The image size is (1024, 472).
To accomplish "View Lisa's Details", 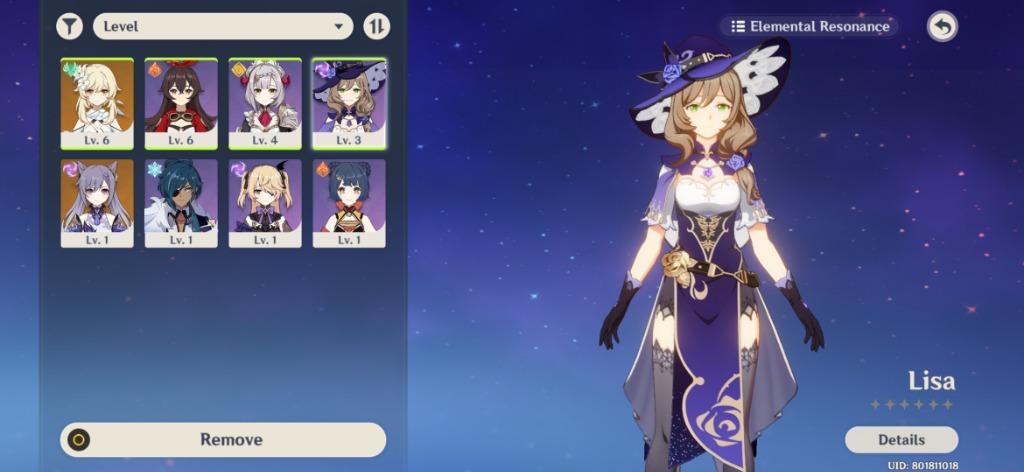I will (901, 439).
